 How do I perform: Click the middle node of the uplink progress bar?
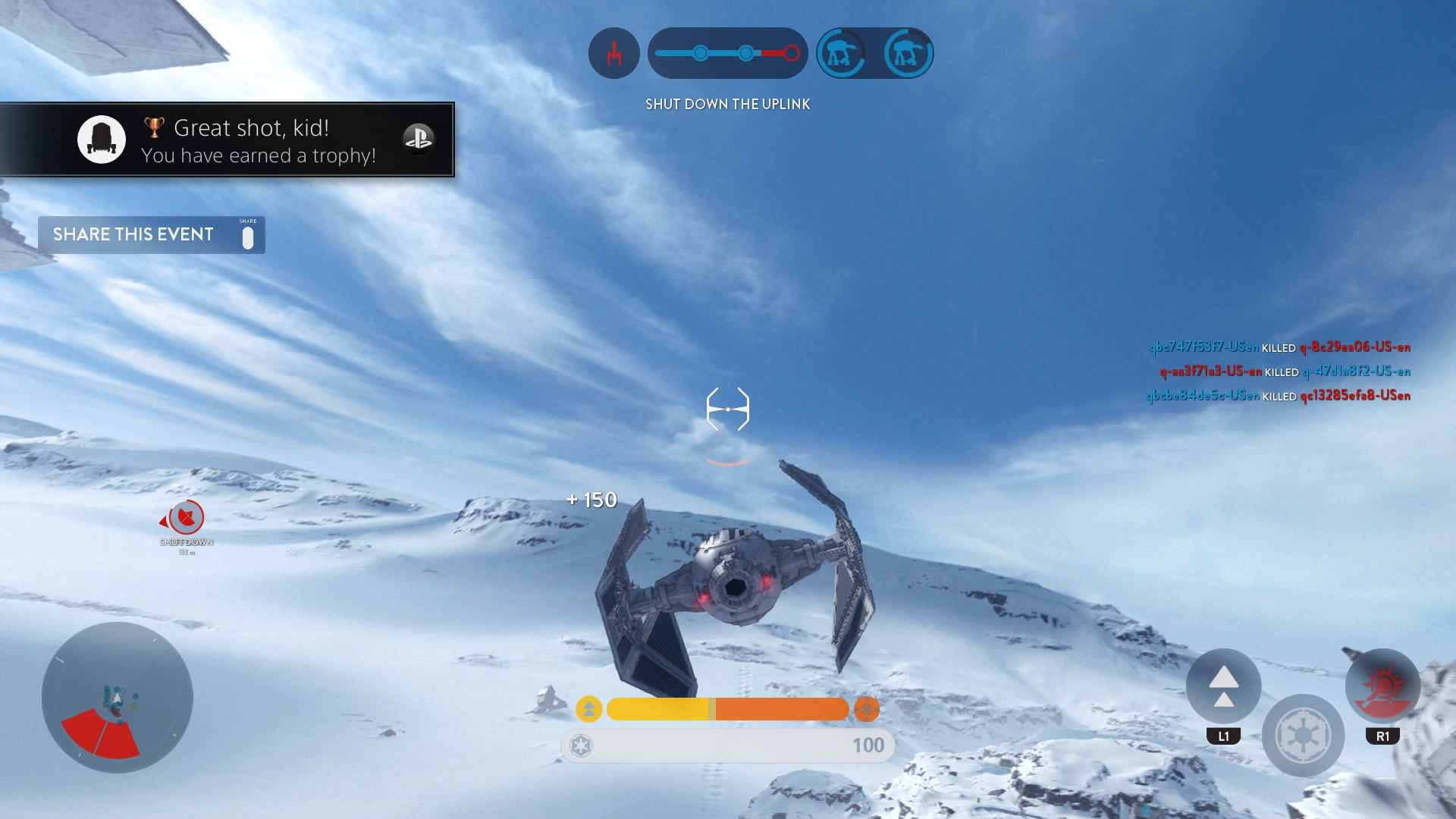click(746, 54)
